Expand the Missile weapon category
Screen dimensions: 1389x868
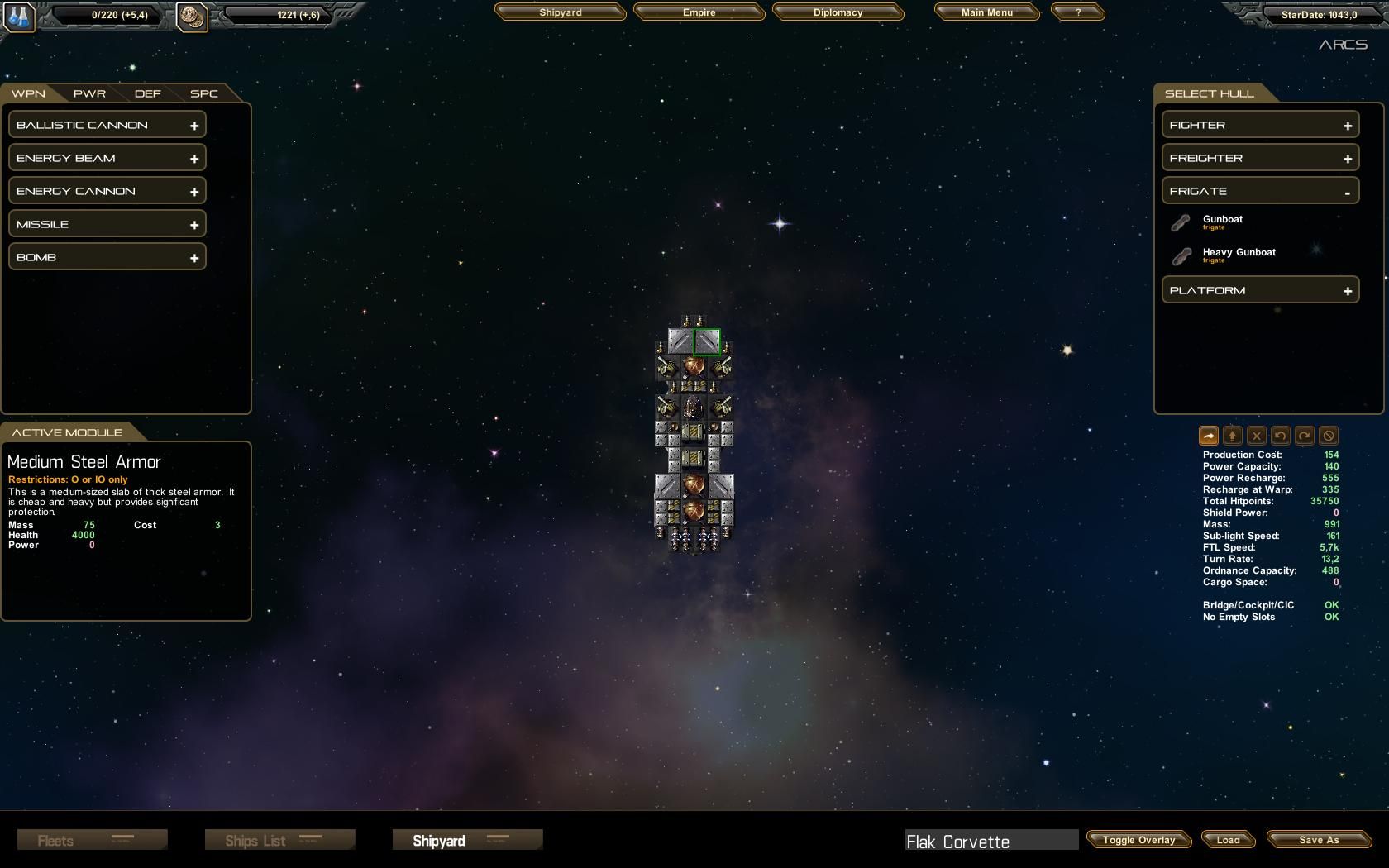[107, 224]
